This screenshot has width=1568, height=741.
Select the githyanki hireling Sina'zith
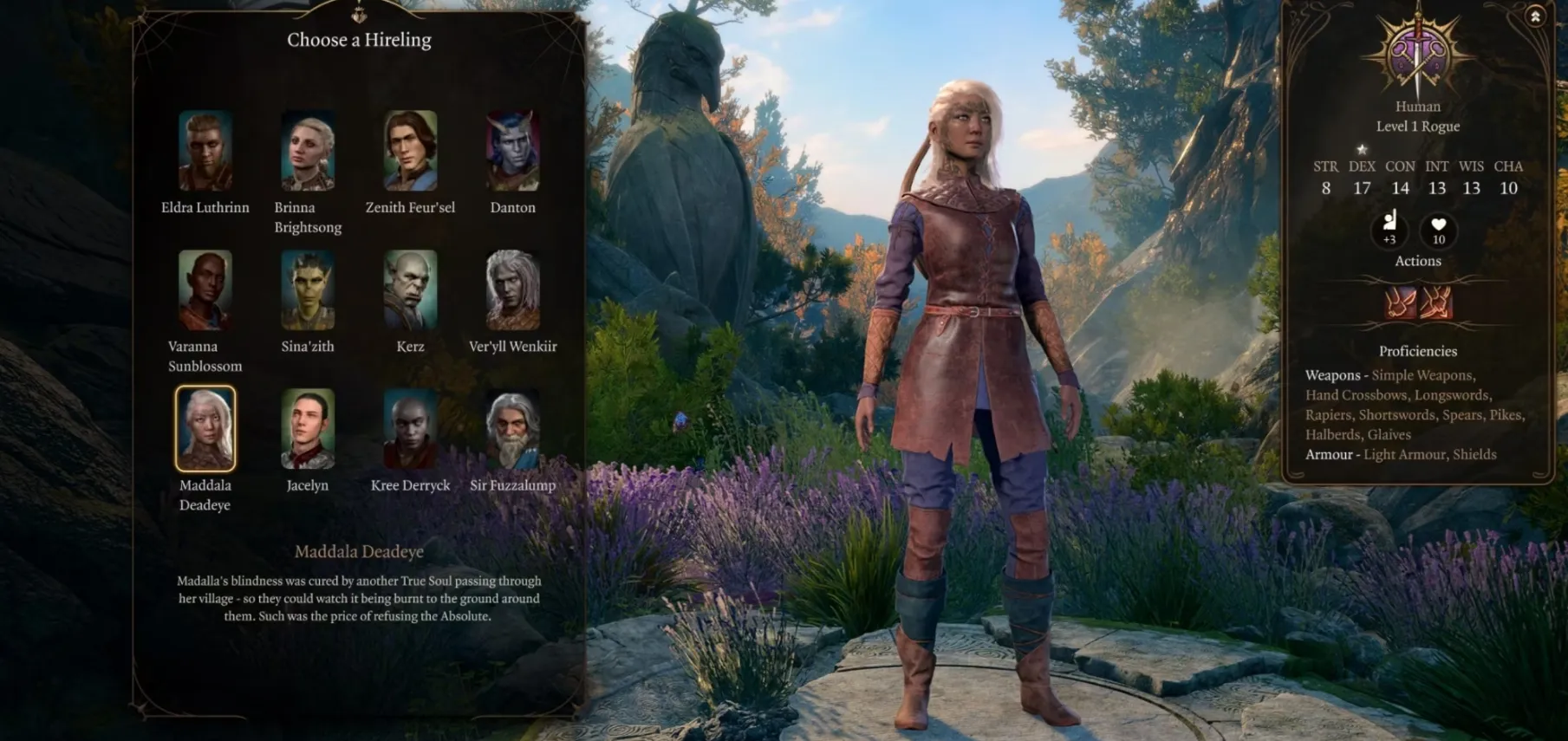(308, 290)
